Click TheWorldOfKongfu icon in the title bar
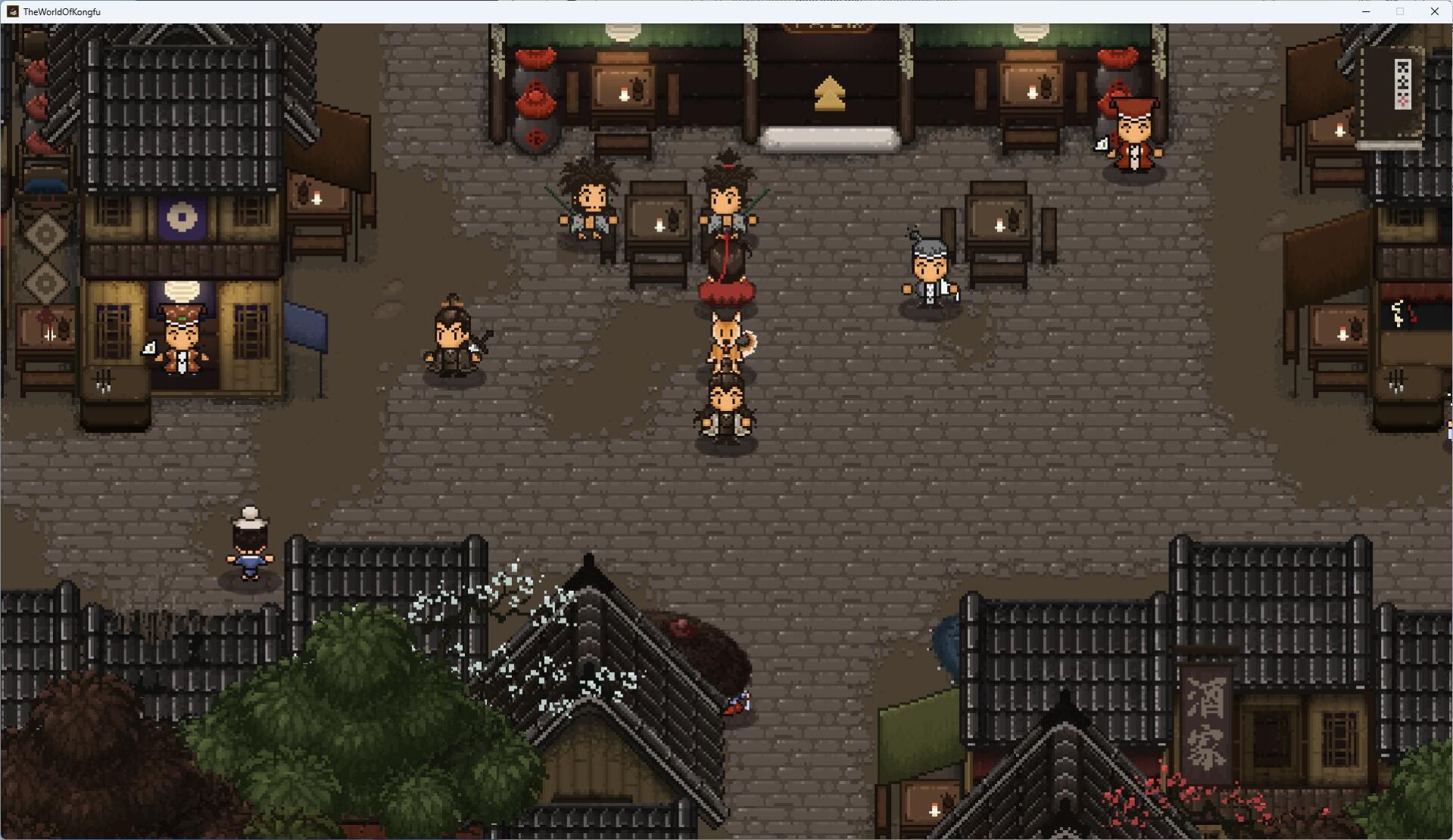Viewport: 1453px width, 840px height. point(13,11)
